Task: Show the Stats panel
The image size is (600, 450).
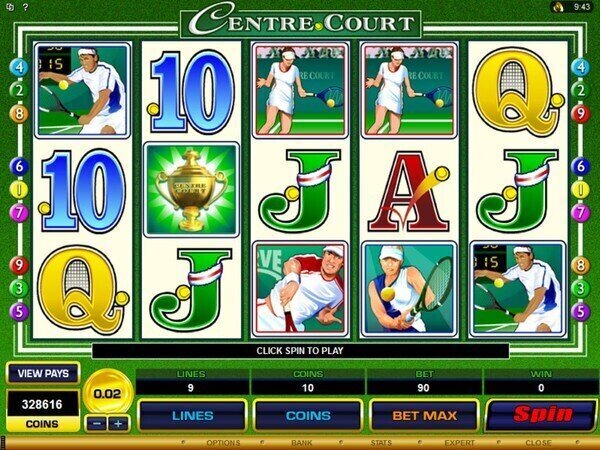Action: pyautogui.click(x=380, y=442)
